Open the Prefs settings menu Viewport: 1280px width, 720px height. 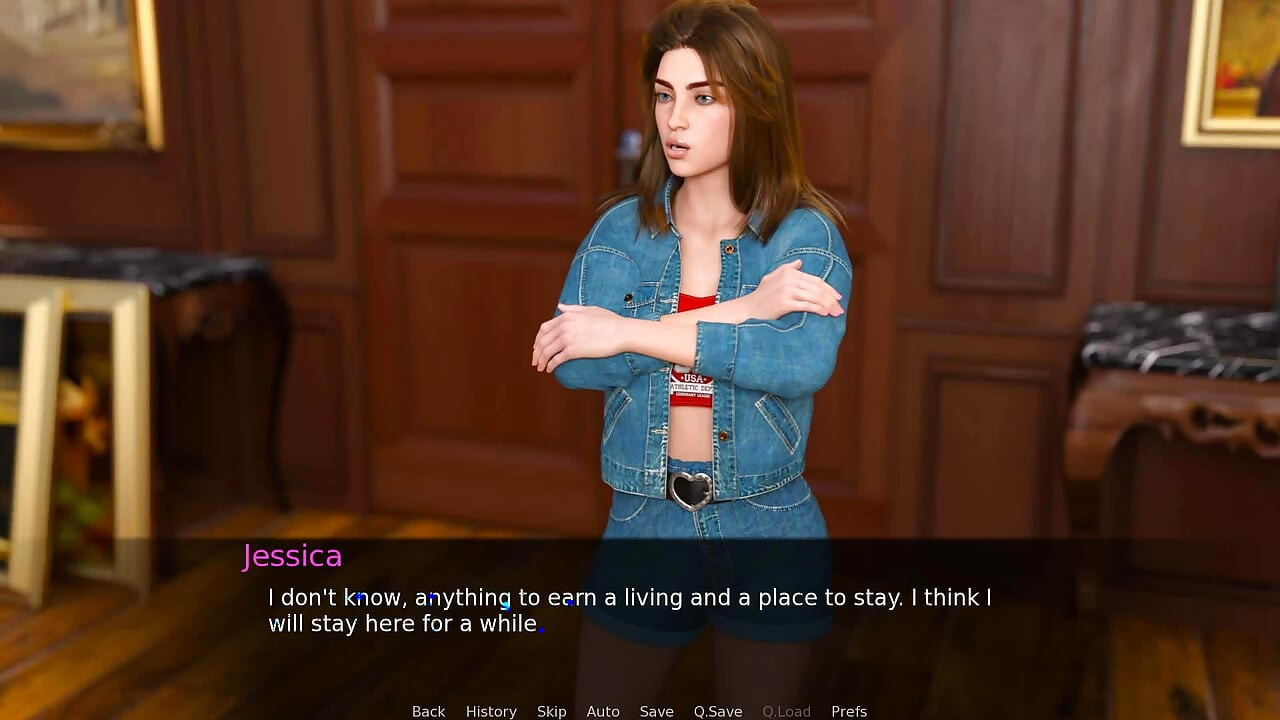[x=849, y=711]
